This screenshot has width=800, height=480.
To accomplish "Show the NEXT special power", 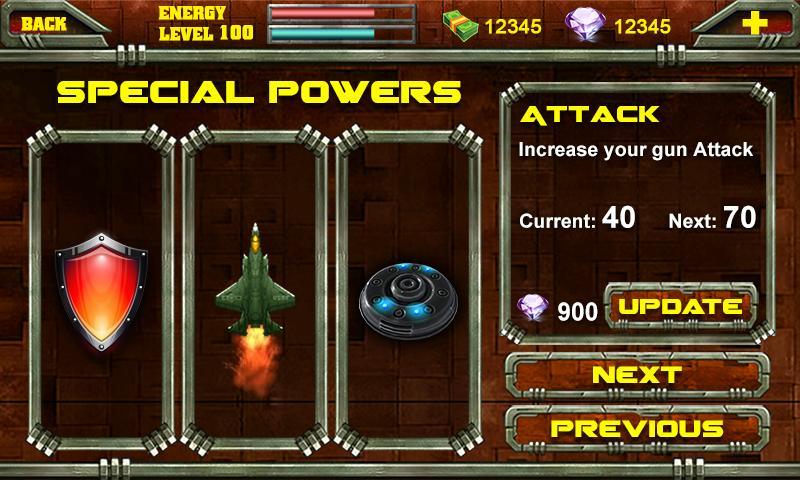I will pyautogui.click(x=637, y=375).
